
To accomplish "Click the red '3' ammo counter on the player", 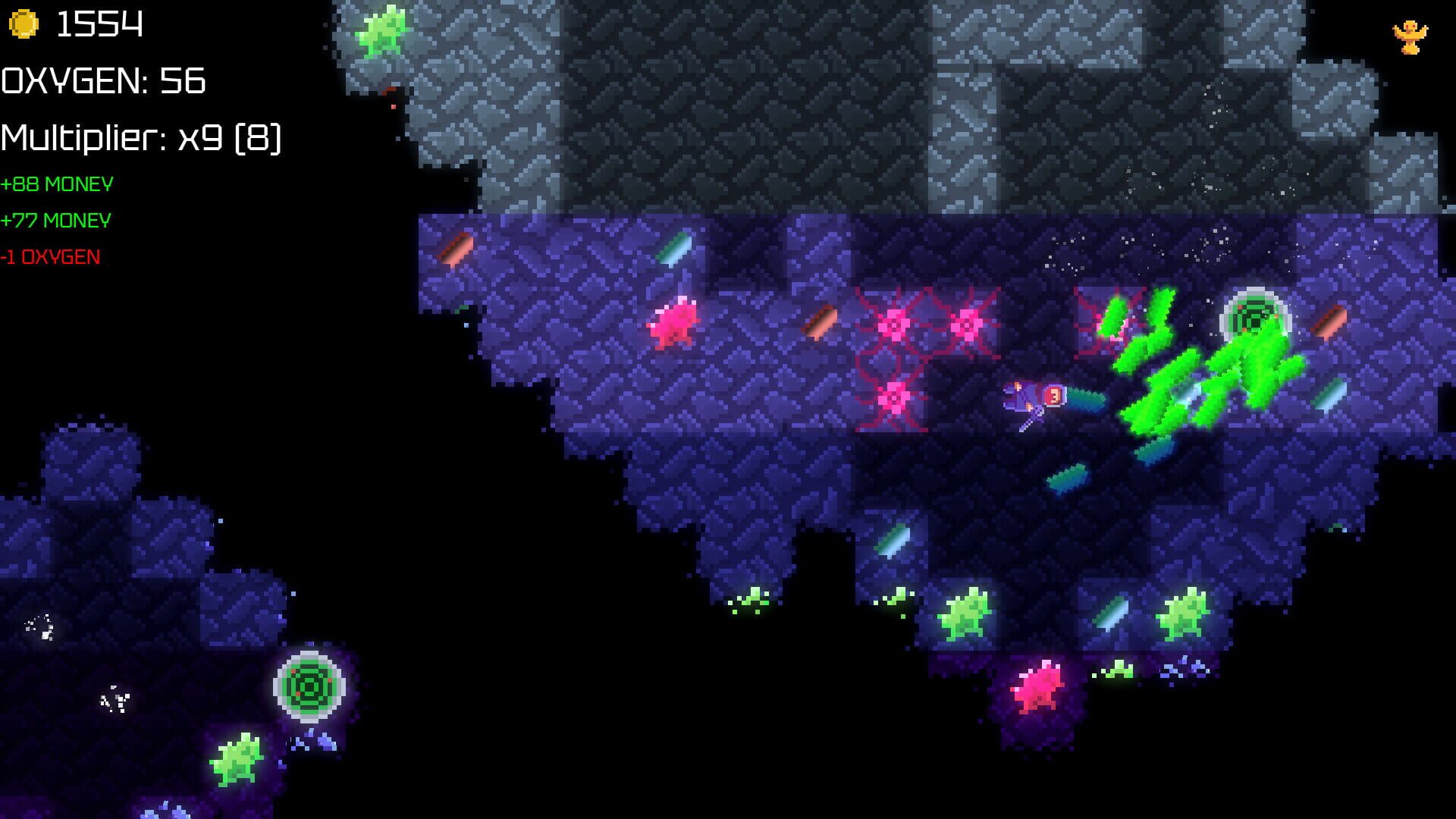I will (x=1053, y=394).
